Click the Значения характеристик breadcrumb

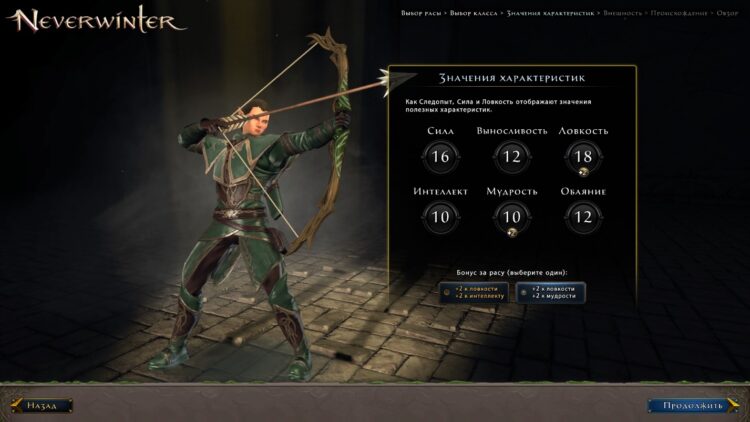point(550,13)
